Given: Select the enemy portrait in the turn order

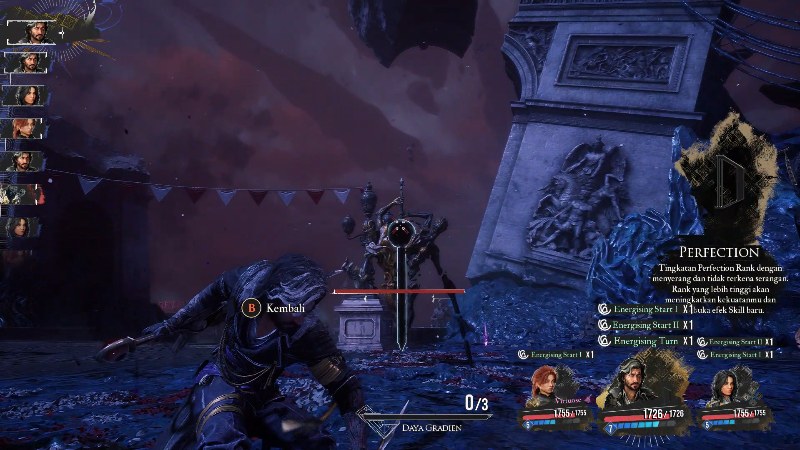Looking at the screenshot, I should [x=23, y=193].
